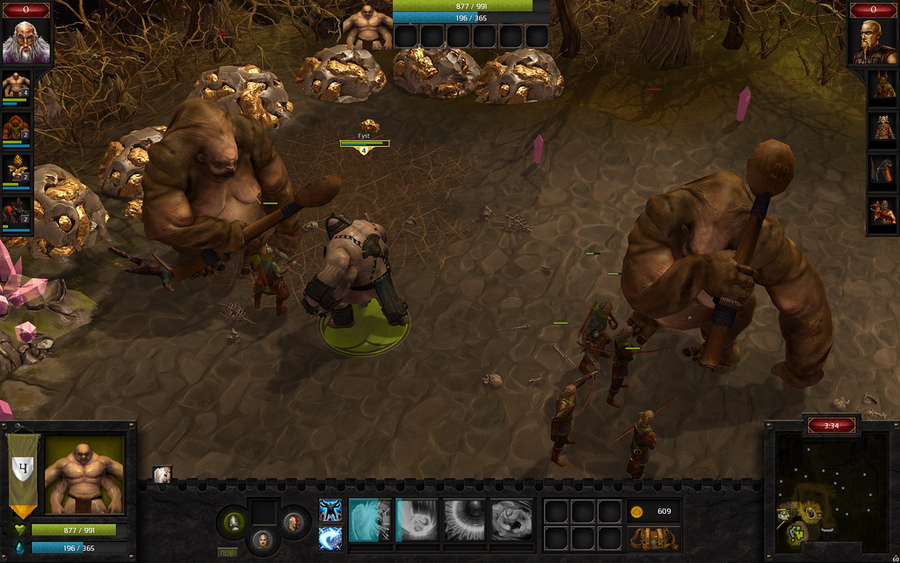
Task: Select the dark red beast ally portrait
Action: [x=16, y=212]
